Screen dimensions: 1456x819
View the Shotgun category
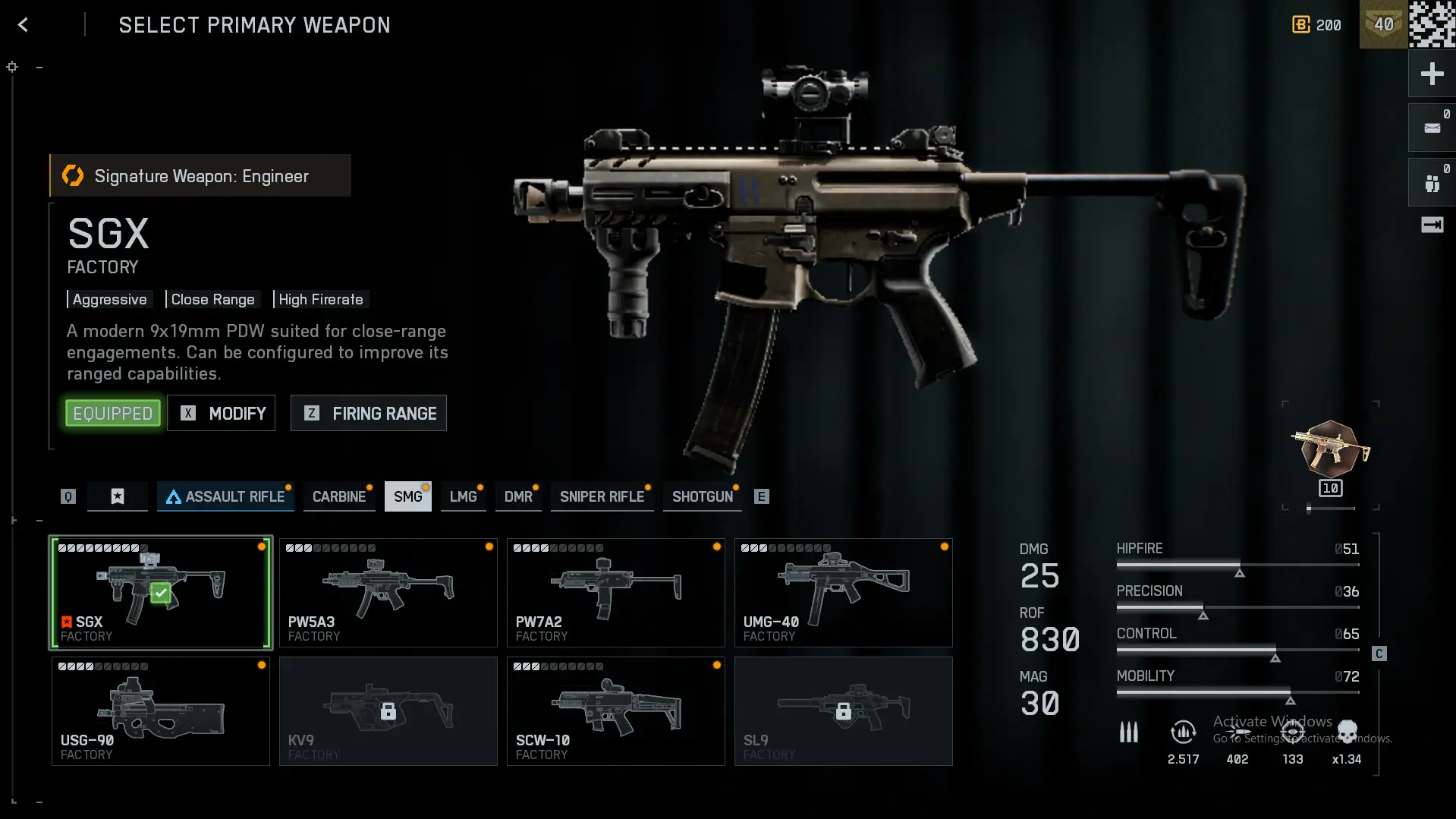[x=702, y=496]
